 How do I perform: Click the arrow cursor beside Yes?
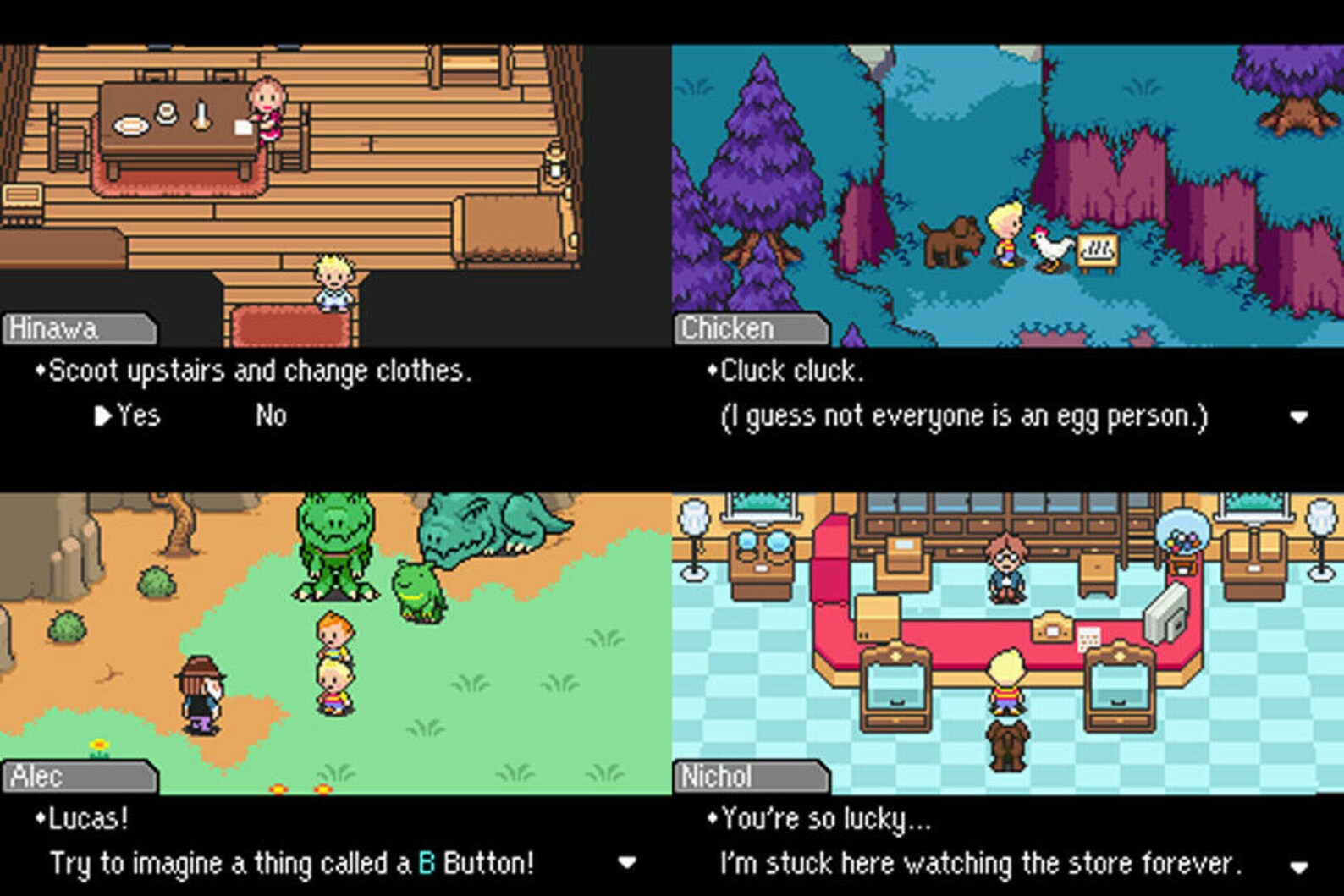[x=104, y=415]
